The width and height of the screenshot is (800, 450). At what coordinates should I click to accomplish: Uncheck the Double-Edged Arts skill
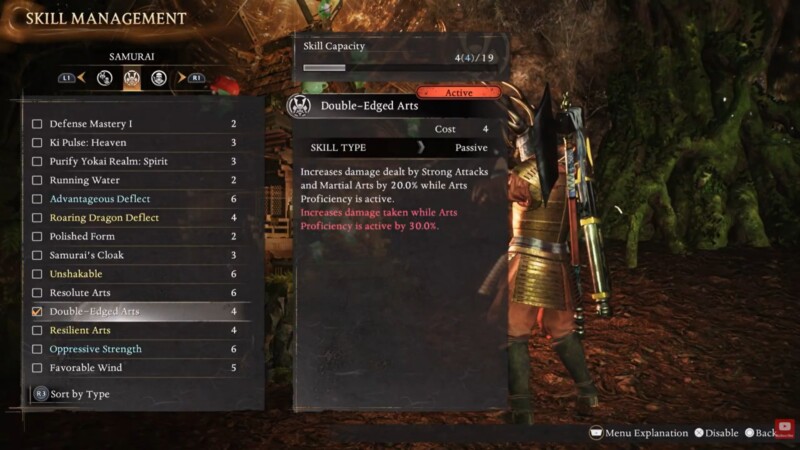(37, 312)
